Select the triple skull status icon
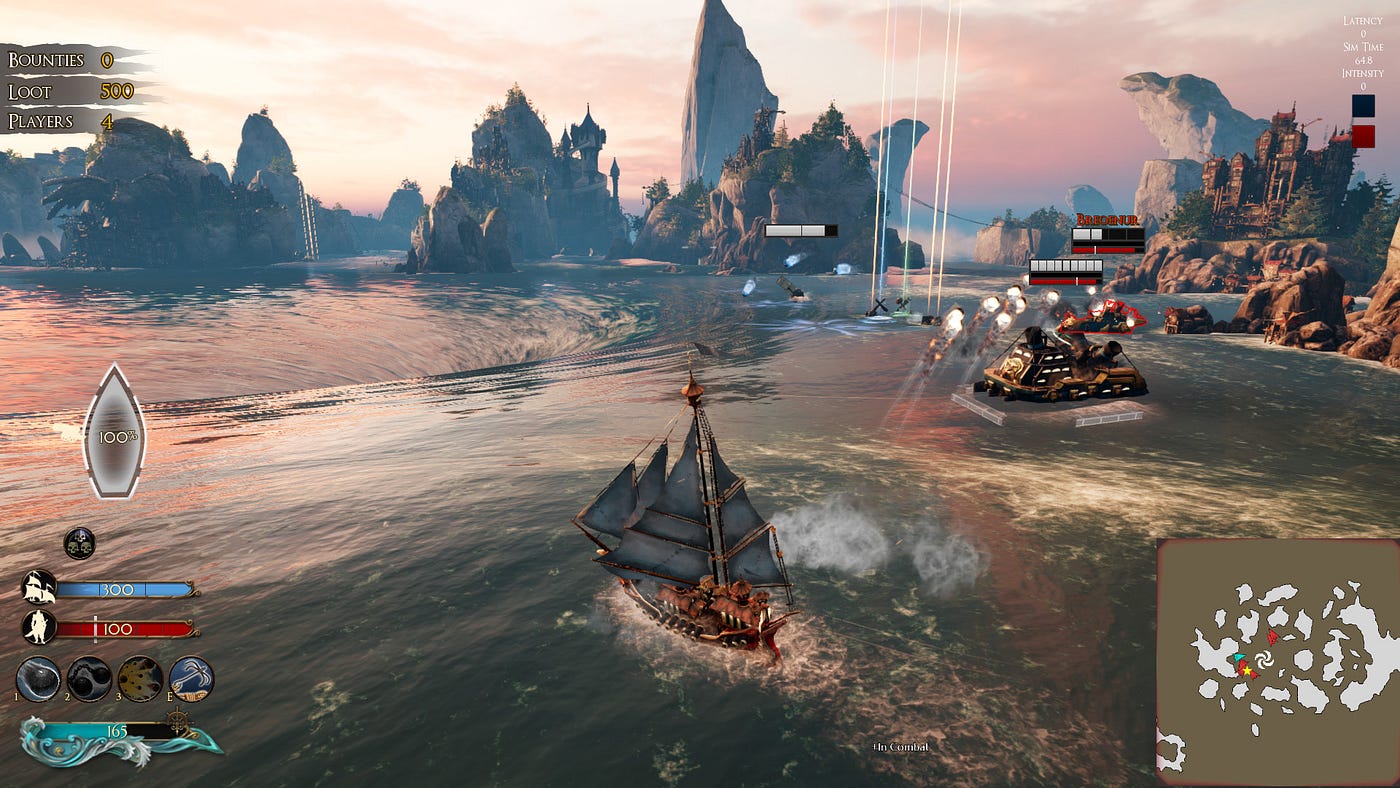The image size is (1400, 788). (79, 543)
